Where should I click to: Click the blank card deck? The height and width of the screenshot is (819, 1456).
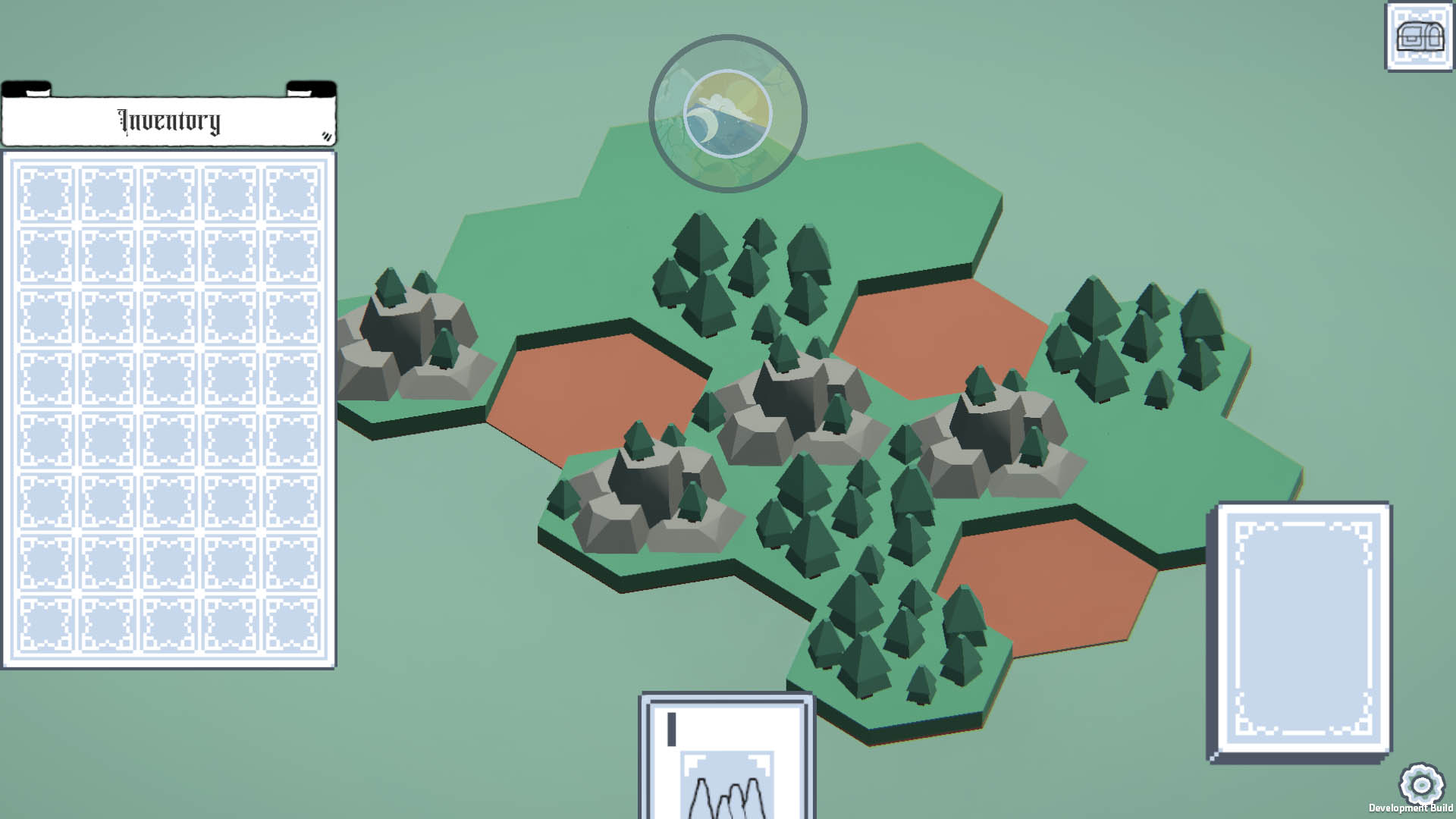(x=1301, y=631)
